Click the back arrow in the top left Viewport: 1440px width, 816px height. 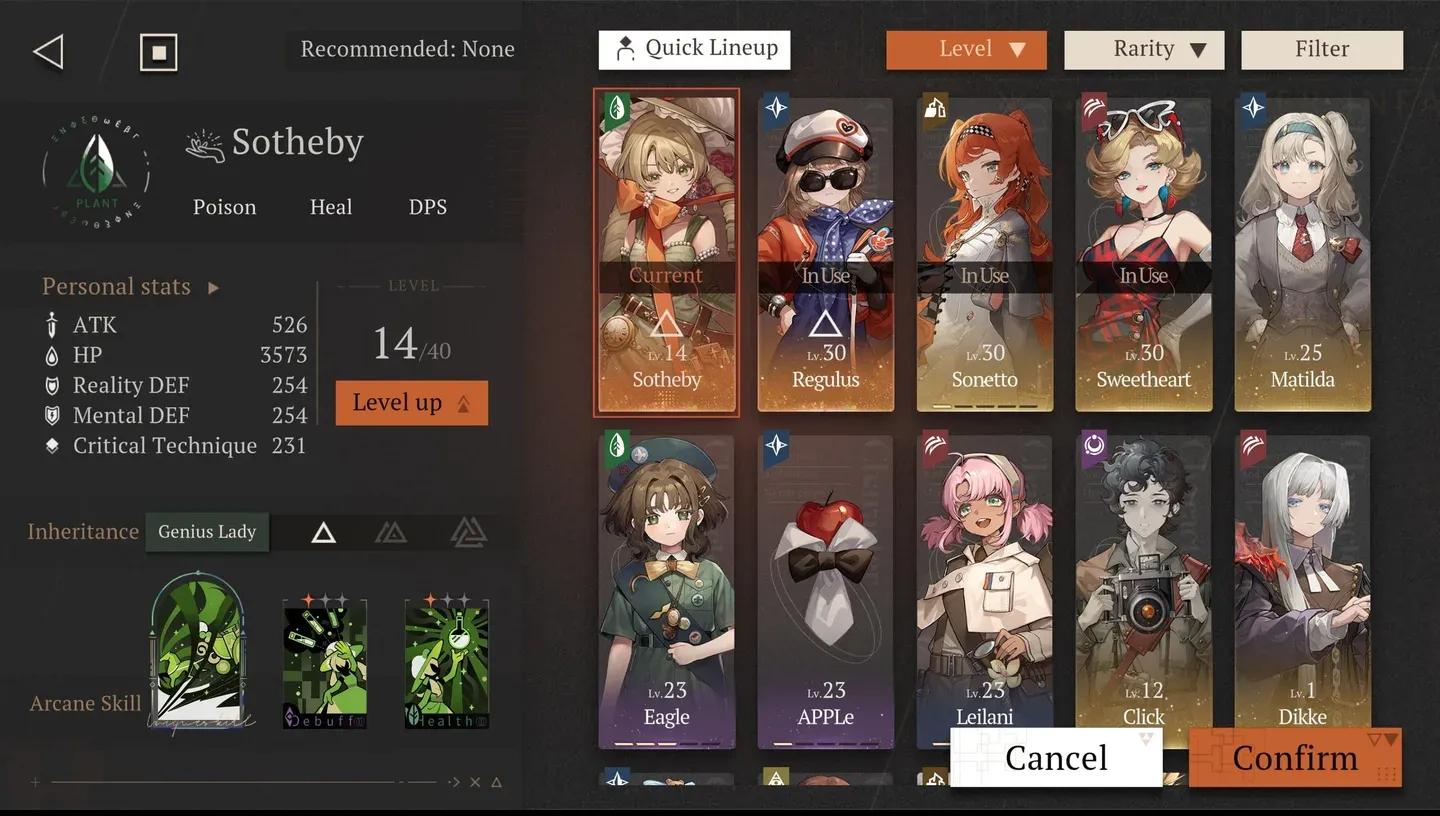click(47, 51)
